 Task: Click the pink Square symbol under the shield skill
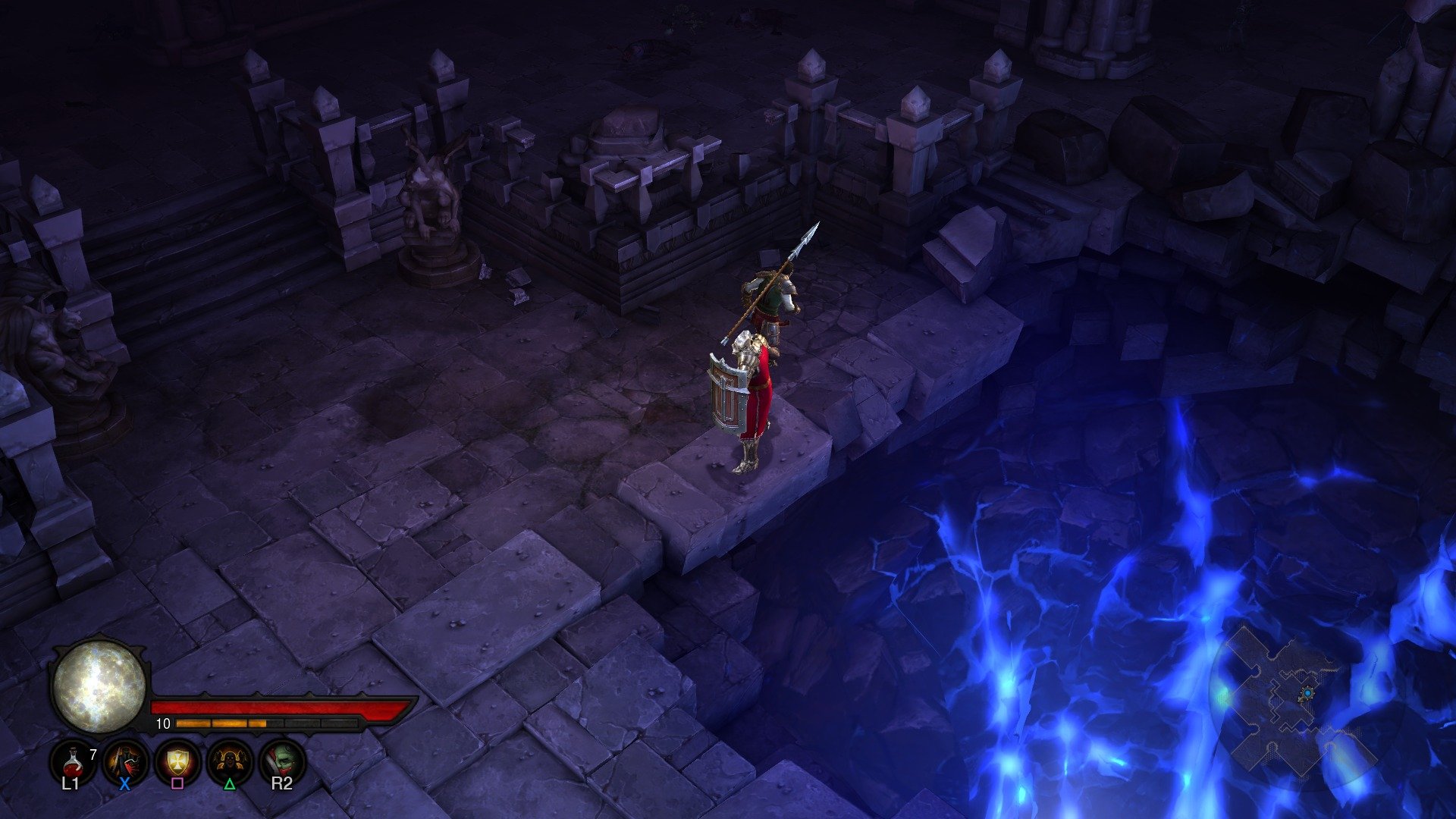[x=177, y=784]
